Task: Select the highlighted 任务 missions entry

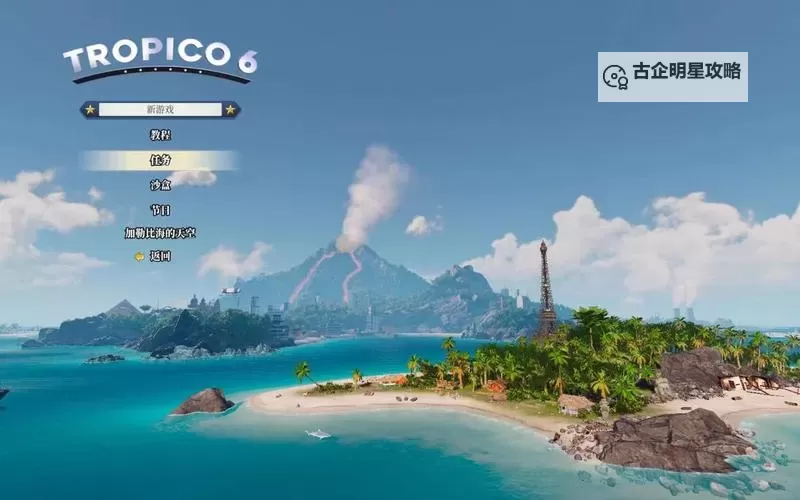Action: (x=160, y=160)
